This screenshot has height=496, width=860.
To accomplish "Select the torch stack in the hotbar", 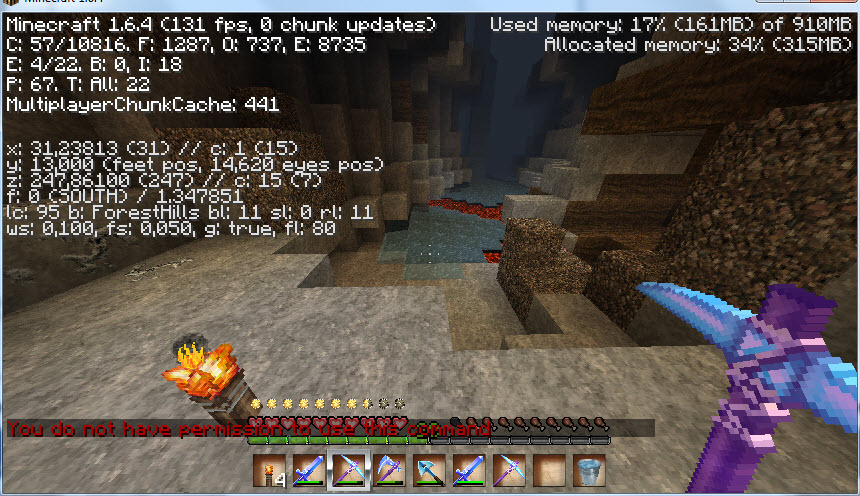I will point(266,468).
